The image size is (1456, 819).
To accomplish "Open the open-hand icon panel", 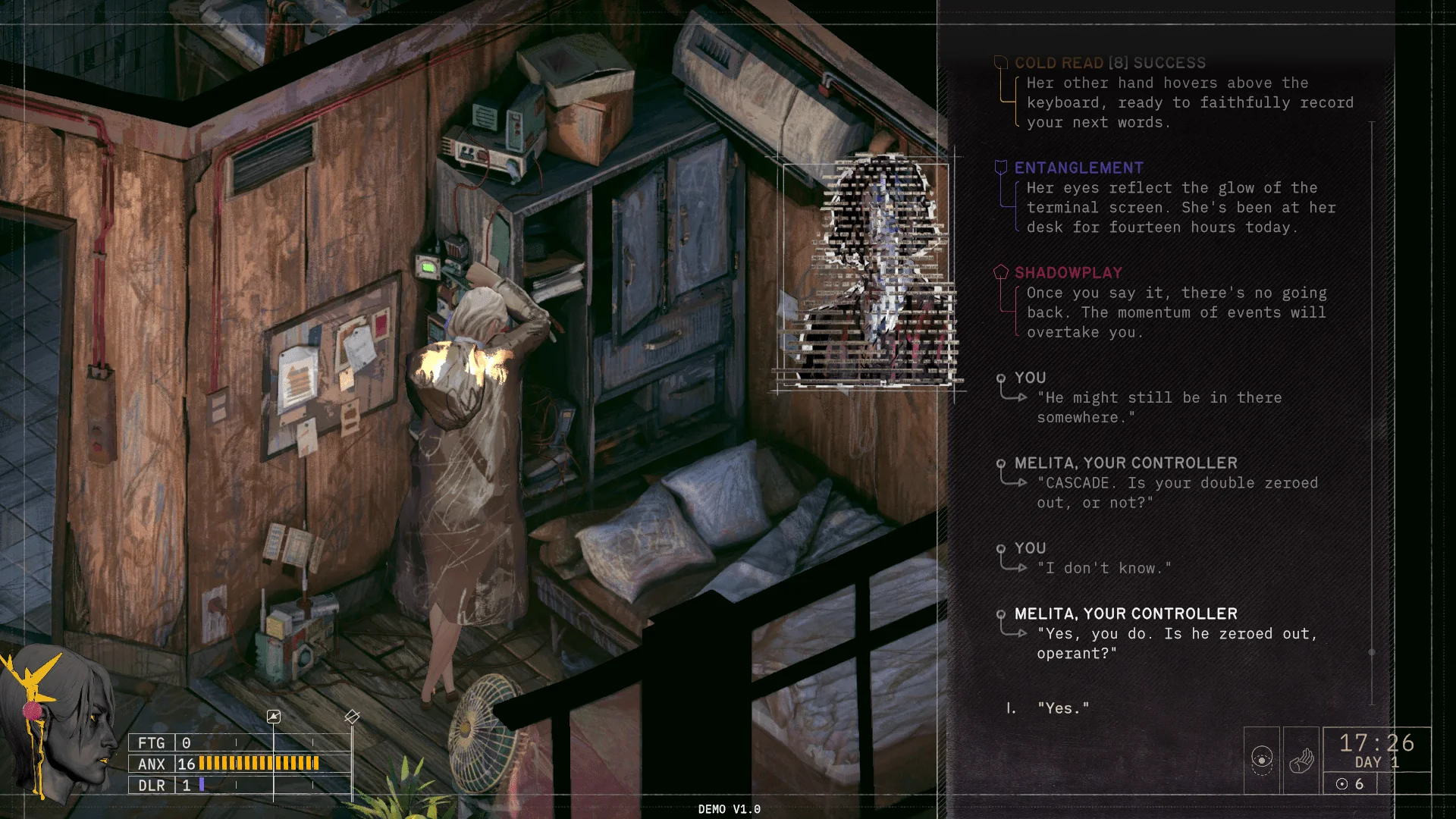I will [x=1301, y=760].
